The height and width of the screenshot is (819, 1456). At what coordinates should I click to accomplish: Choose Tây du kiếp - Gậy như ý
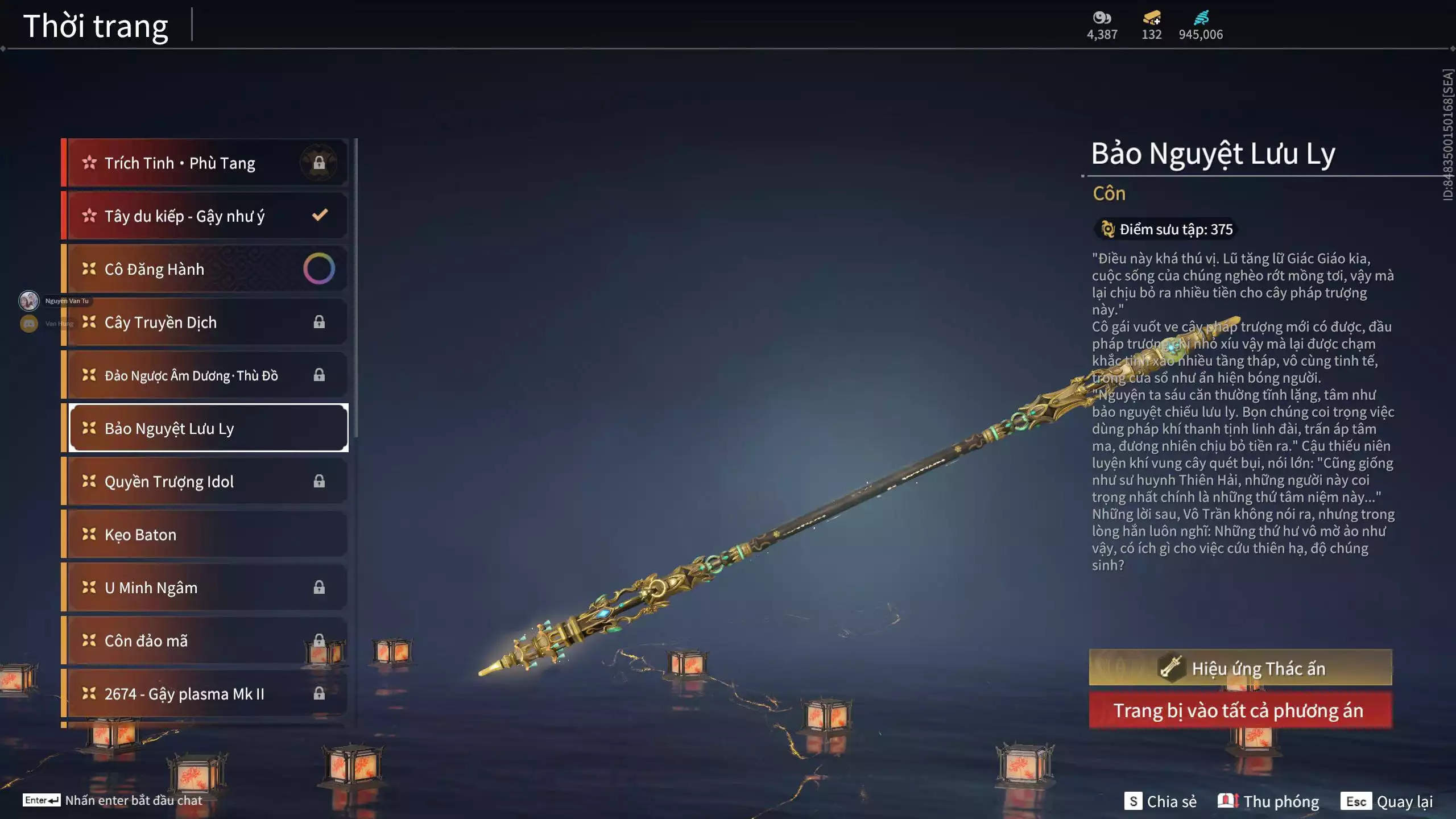click(205, 216)
